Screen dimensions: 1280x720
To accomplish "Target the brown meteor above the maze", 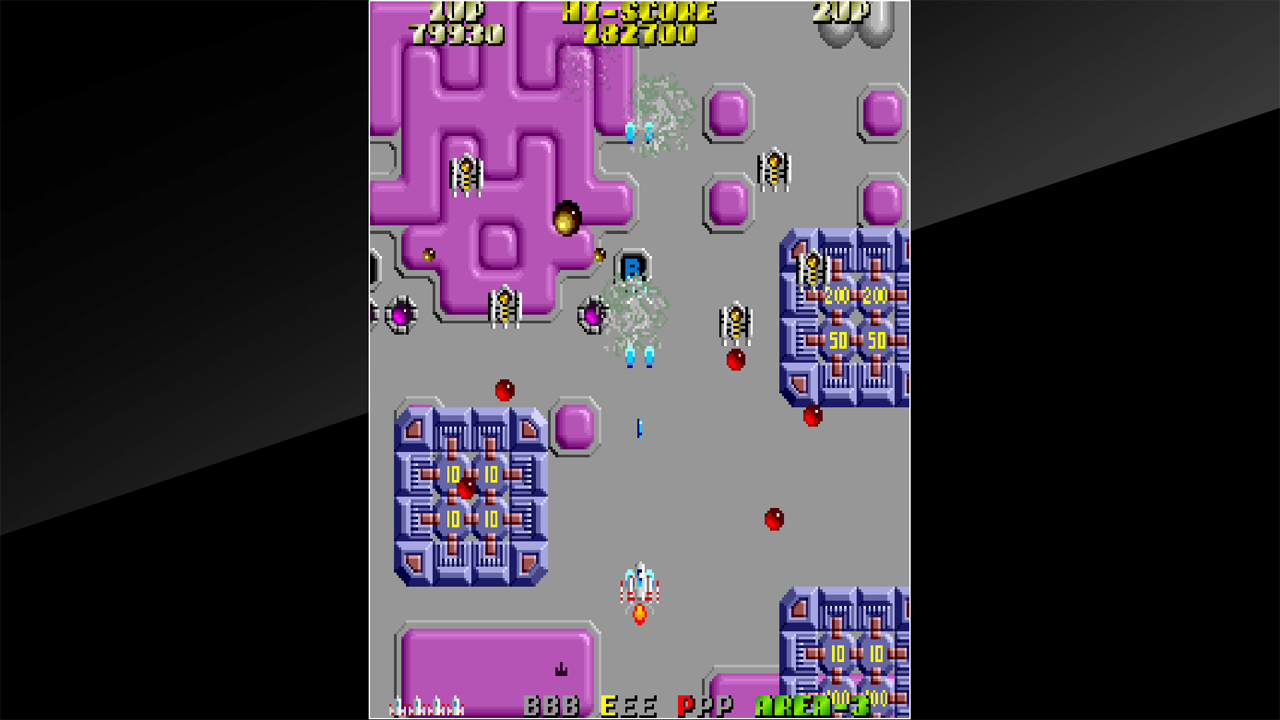I will tap(567, 220).
